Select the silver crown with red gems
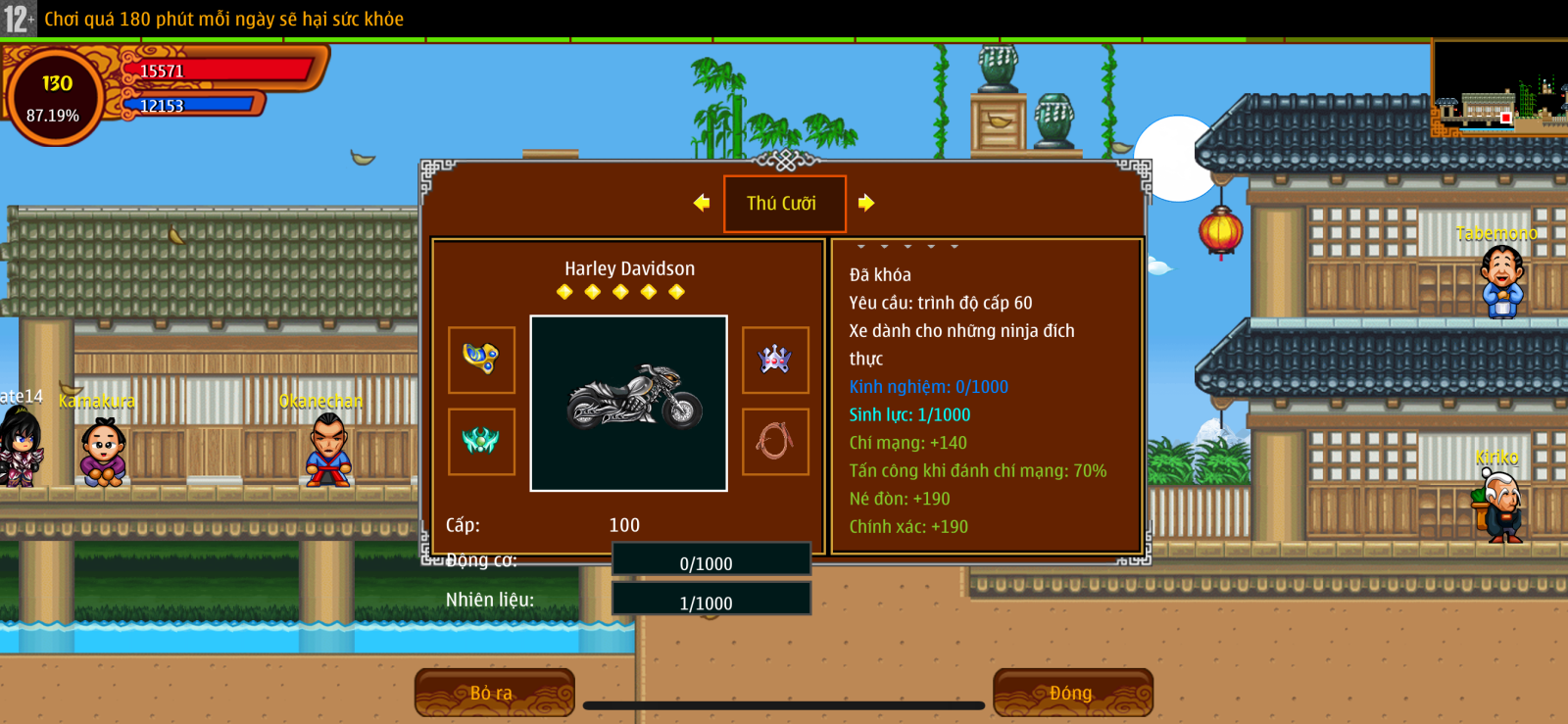This screenshot has width=1568, height=724. pos(775,360)
